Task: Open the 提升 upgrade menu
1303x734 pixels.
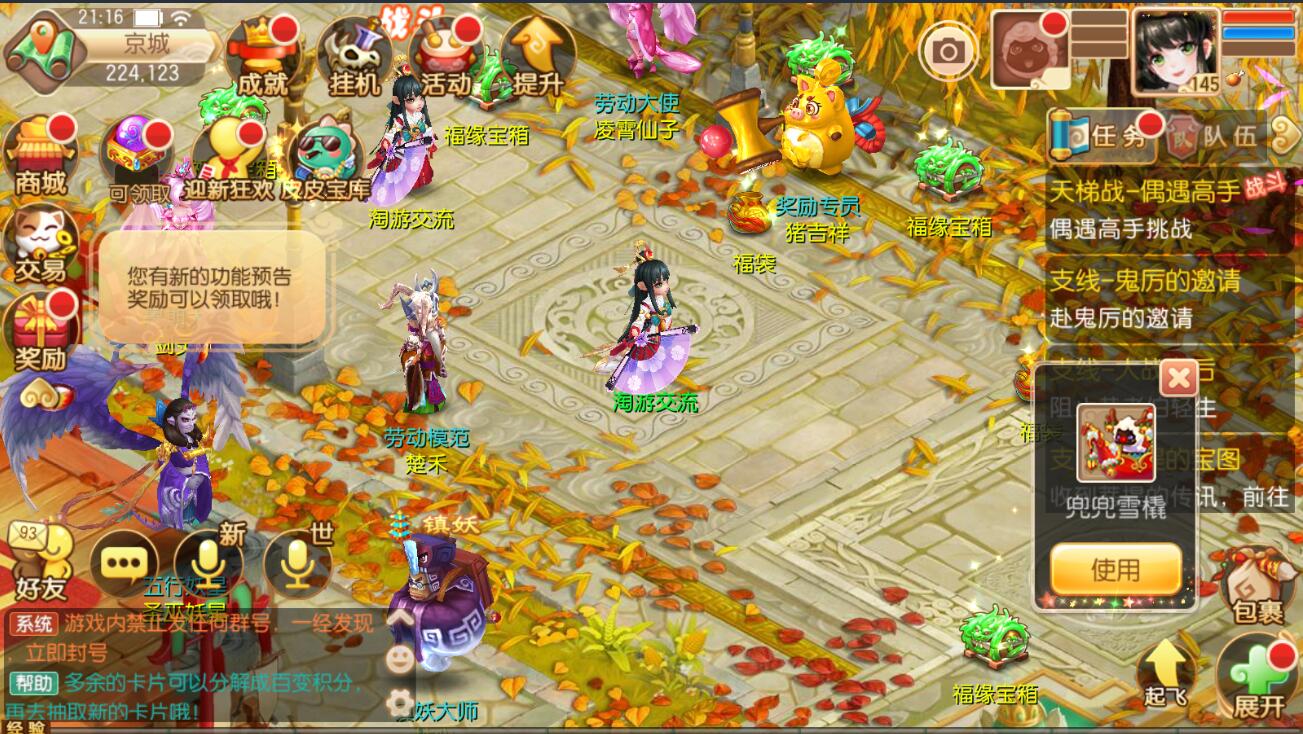Action: pos(538,57)
